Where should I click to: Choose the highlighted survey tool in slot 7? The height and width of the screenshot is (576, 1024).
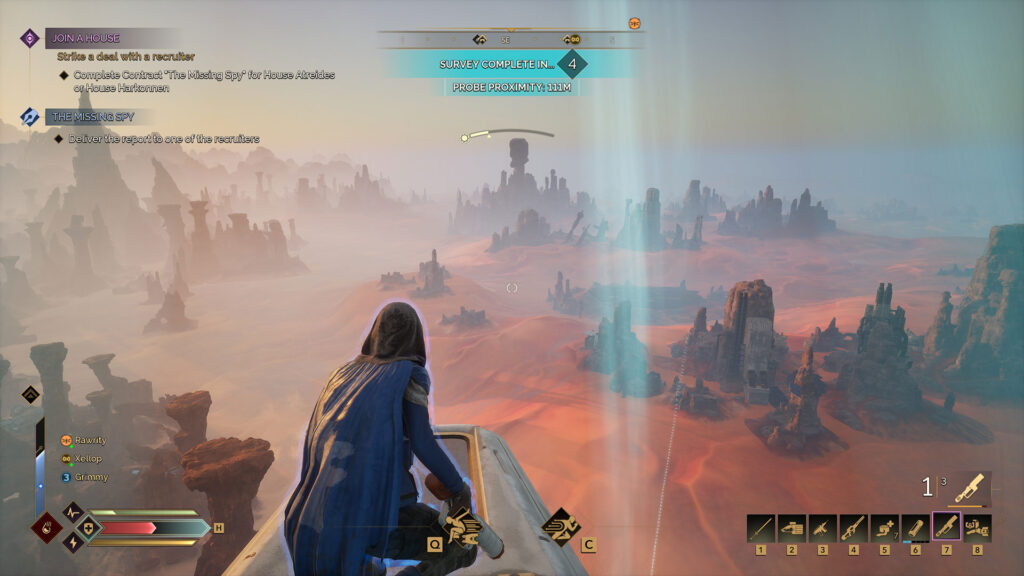click(x=946, y=526)
